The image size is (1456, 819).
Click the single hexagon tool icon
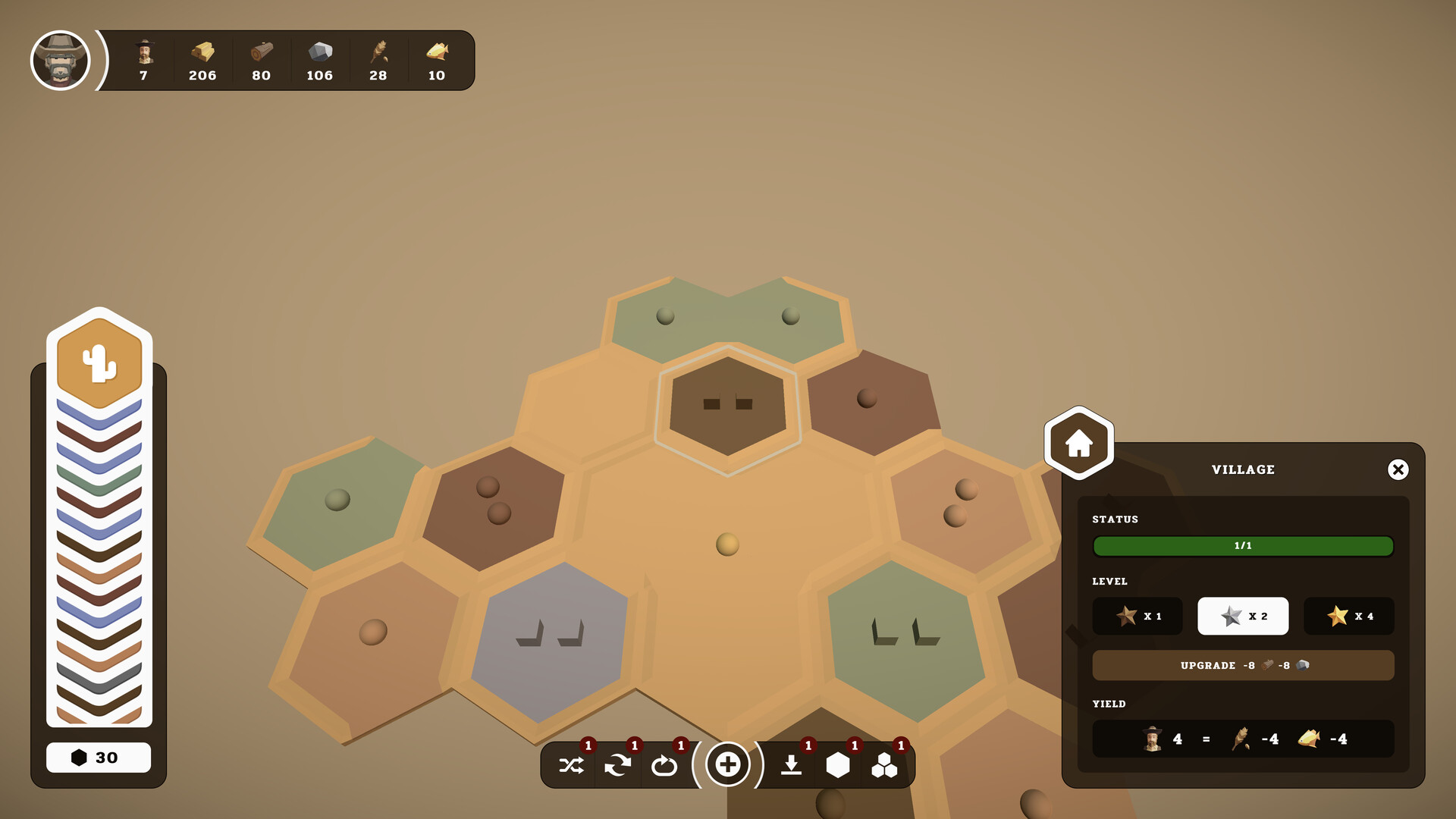838,765
